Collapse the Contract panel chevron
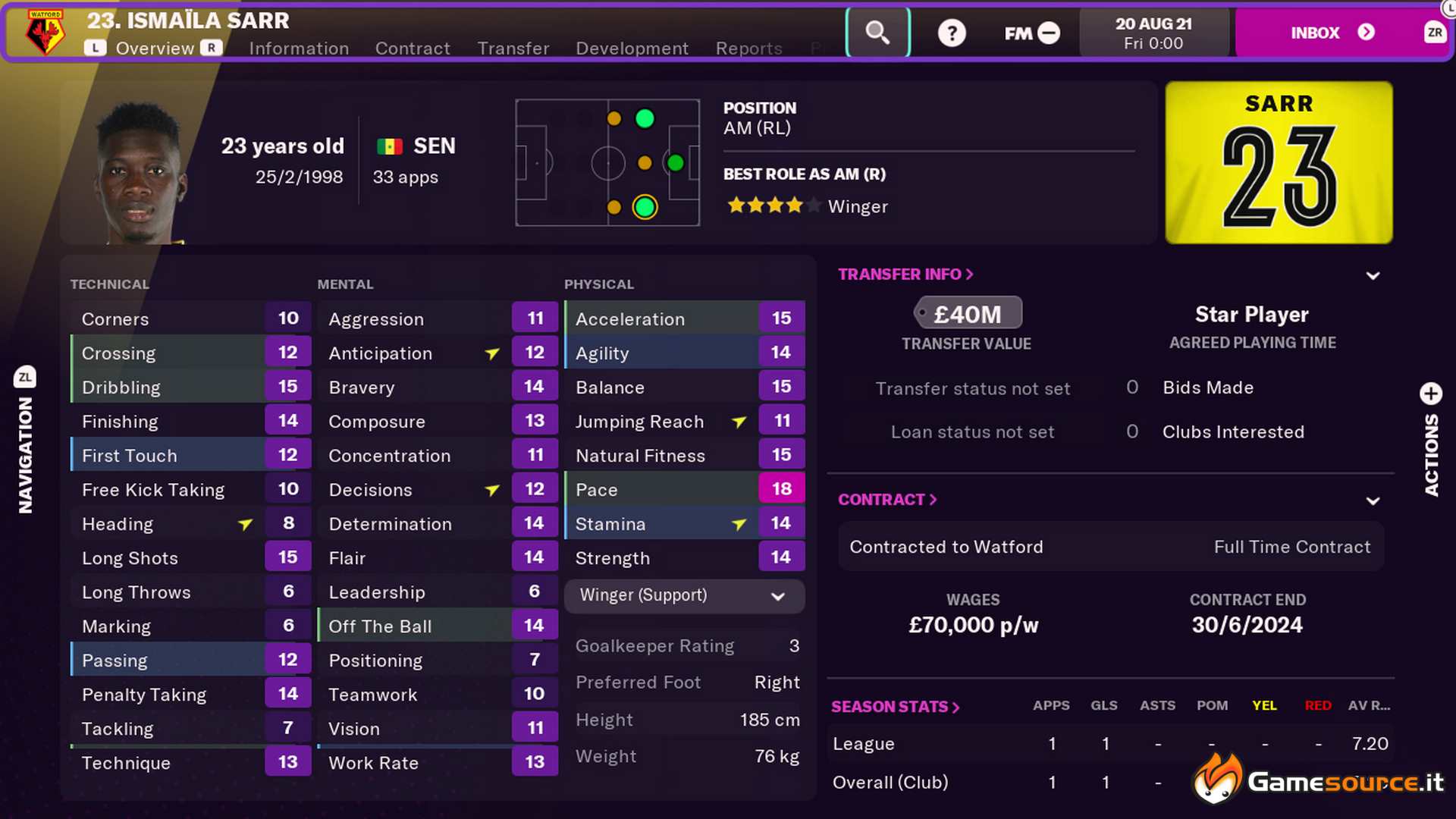 pos(1373,500)
